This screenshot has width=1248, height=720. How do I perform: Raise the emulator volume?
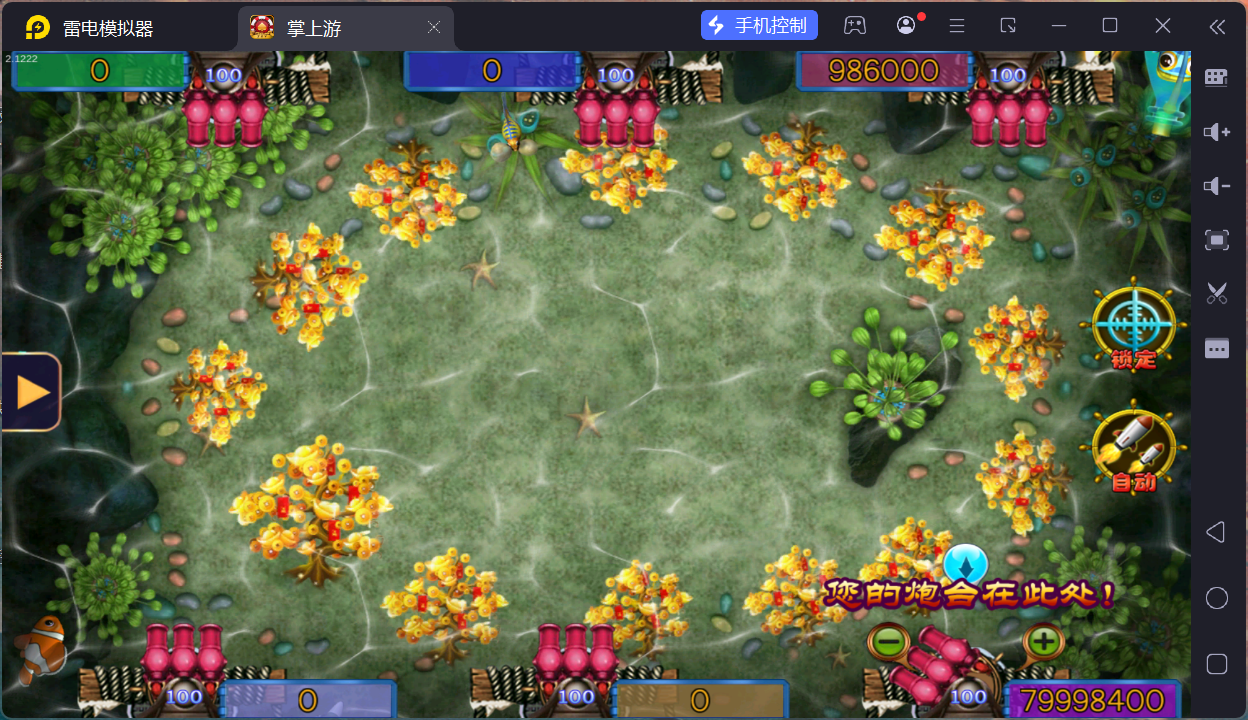1216,132
